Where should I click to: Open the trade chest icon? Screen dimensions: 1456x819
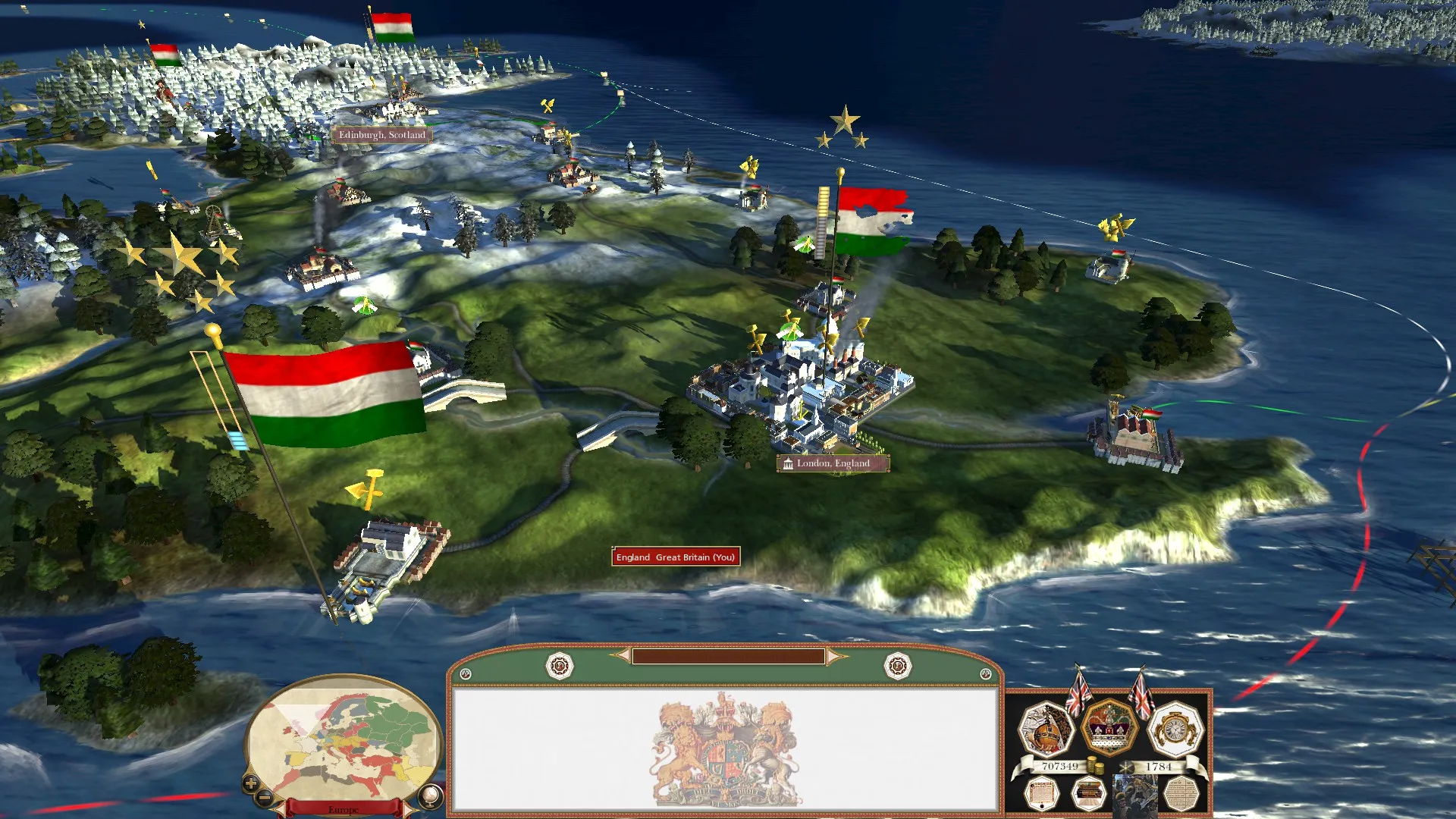pos(1088,795)
